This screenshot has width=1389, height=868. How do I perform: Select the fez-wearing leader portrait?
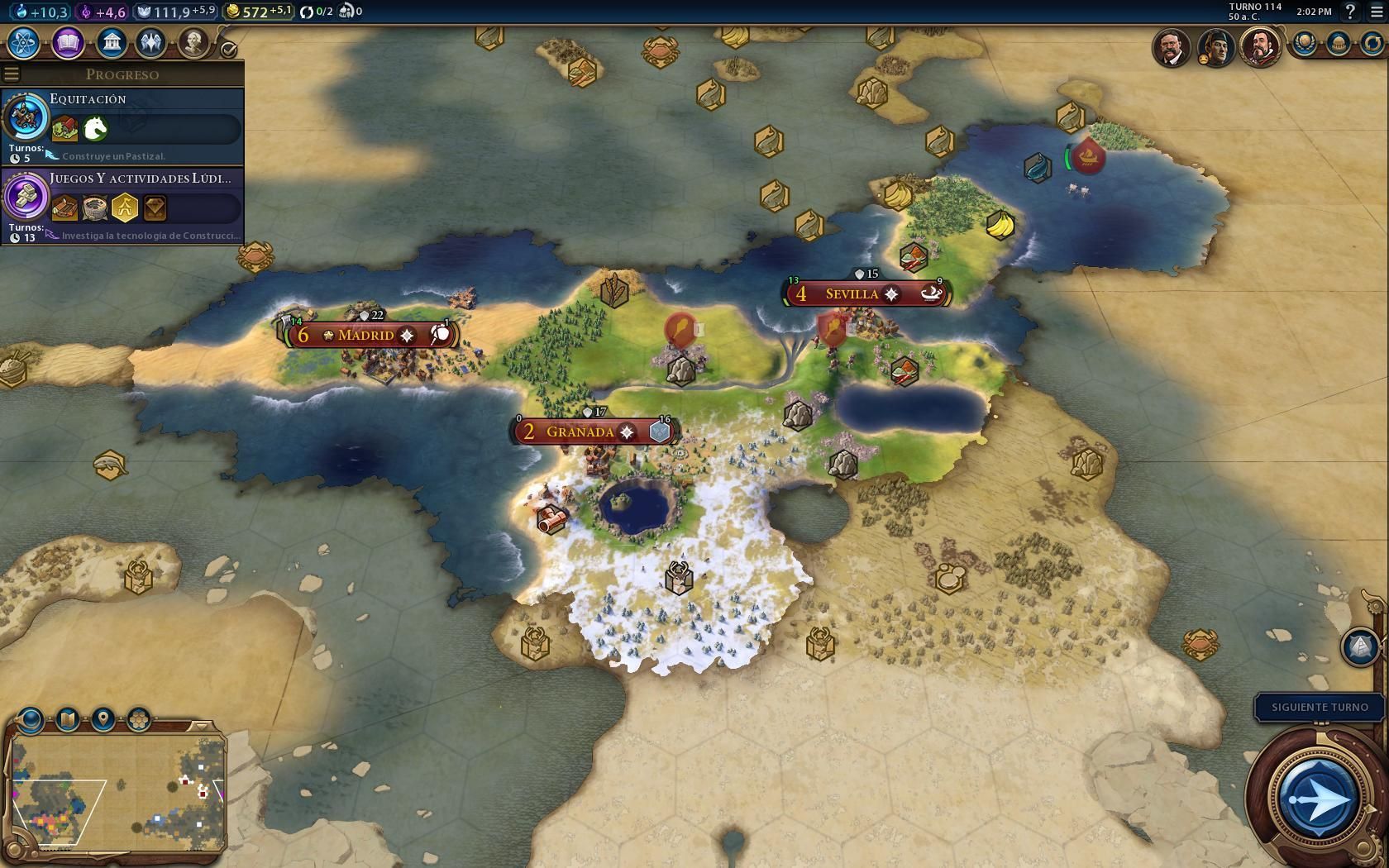(x=1215, y=47)
